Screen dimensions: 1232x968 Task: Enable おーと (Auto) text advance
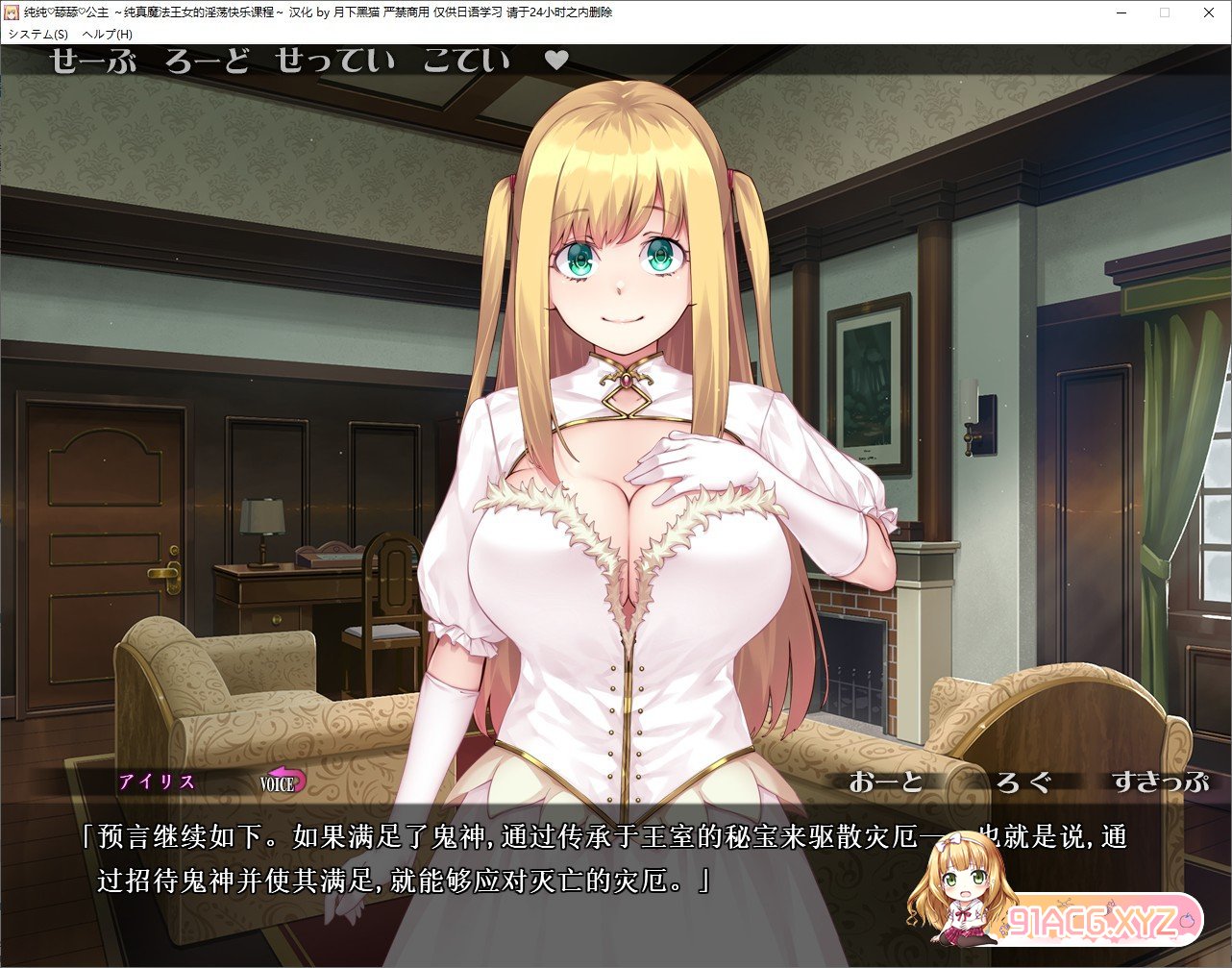885,782
